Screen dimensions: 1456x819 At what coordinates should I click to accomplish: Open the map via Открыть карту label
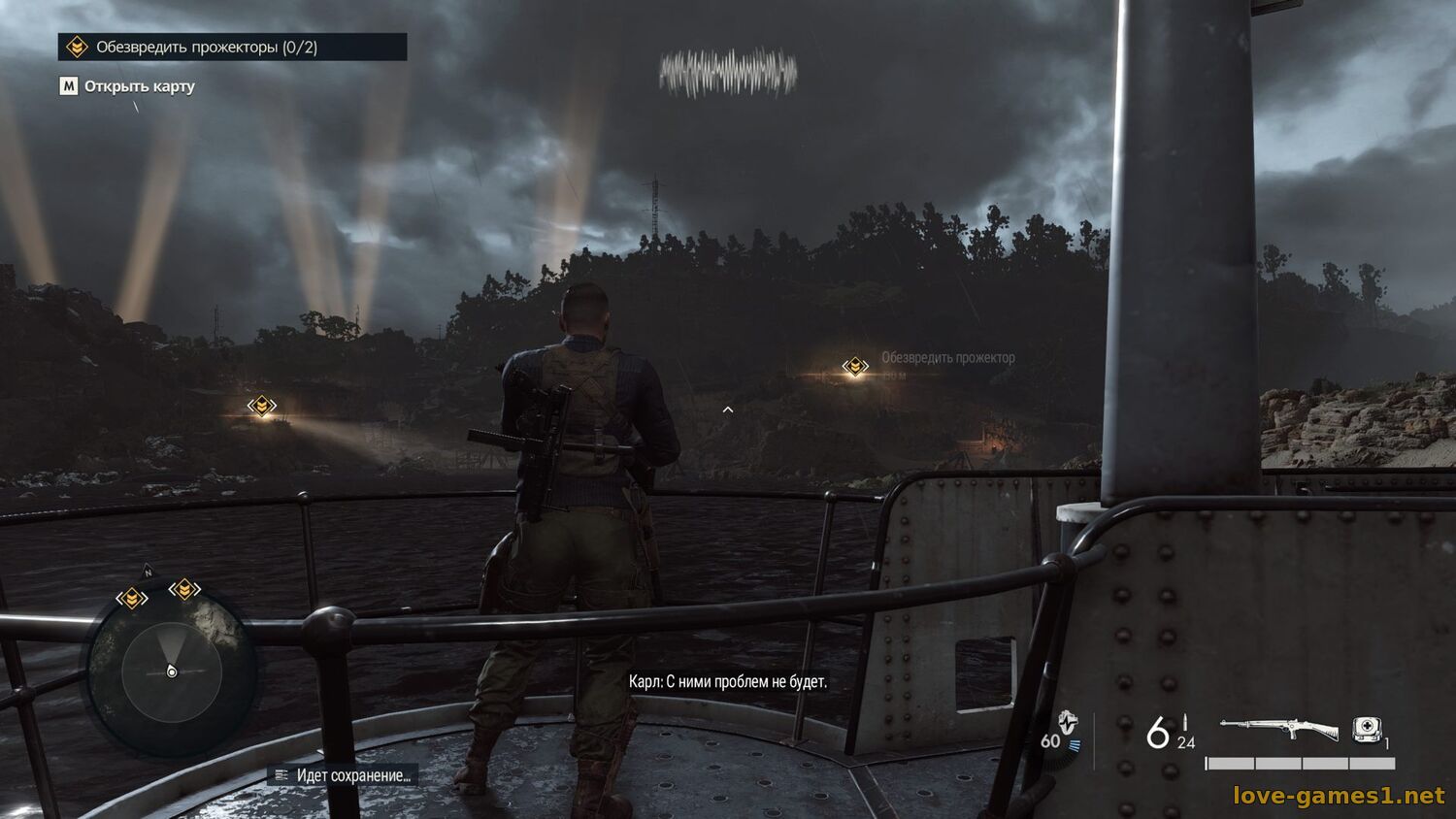pyautogui.click(x=139, y=86)
